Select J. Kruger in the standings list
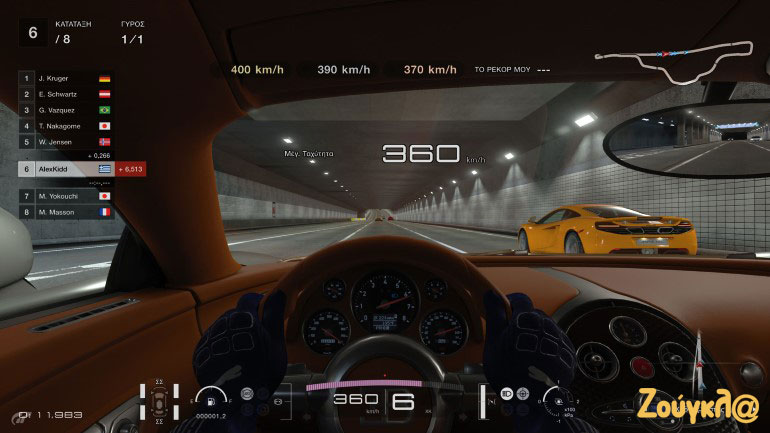 pyautogui.click(x=65, y=77)
